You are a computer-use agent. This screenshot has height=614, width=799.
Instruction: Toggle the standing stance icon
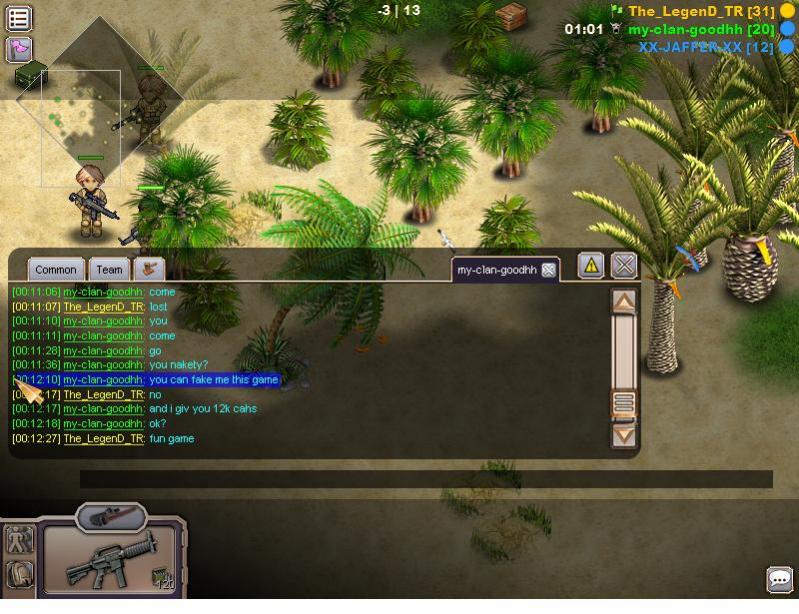click(x=19, y=540)
